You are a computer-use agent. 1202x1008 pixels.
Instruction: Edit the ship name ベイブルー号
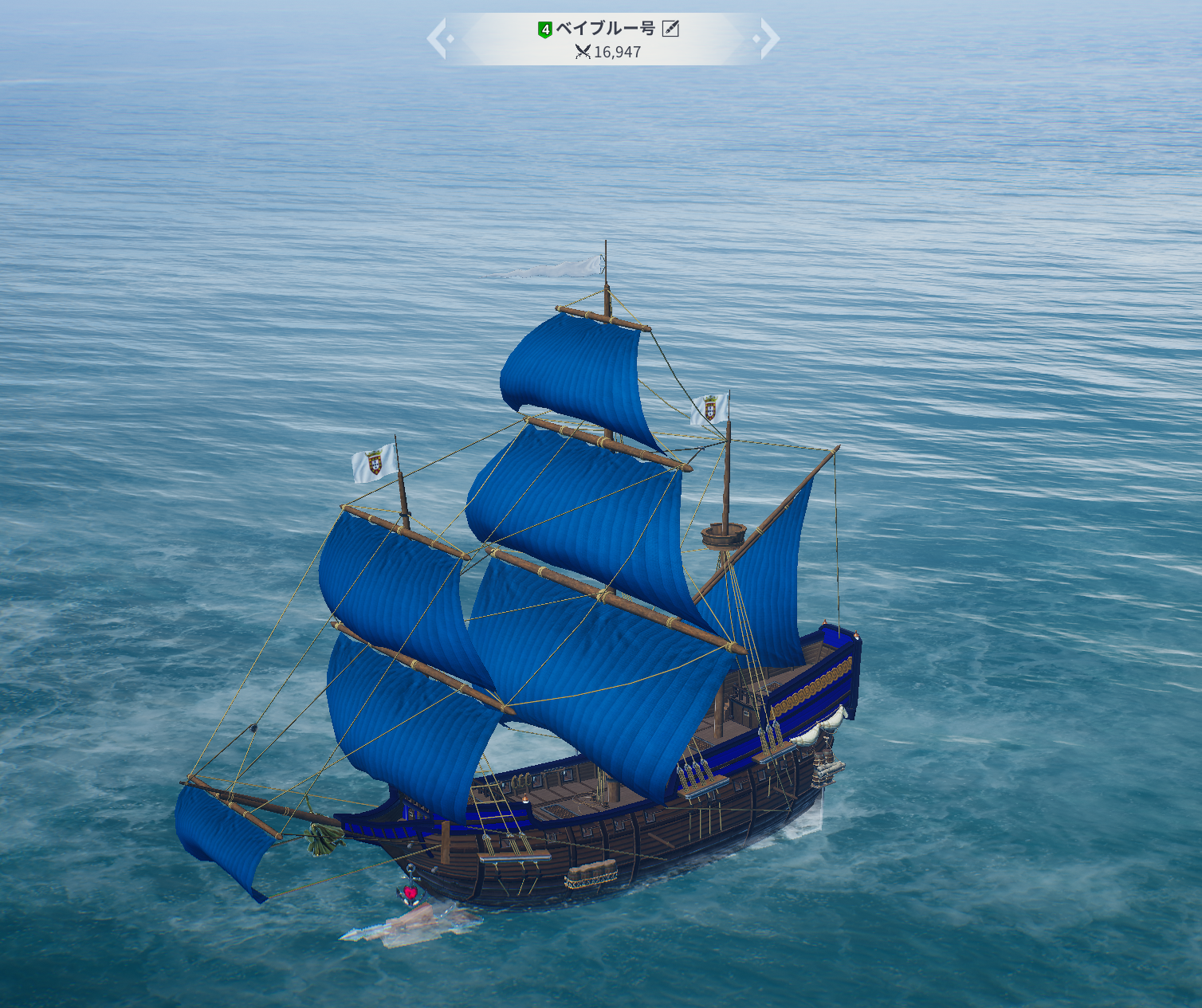671,29
